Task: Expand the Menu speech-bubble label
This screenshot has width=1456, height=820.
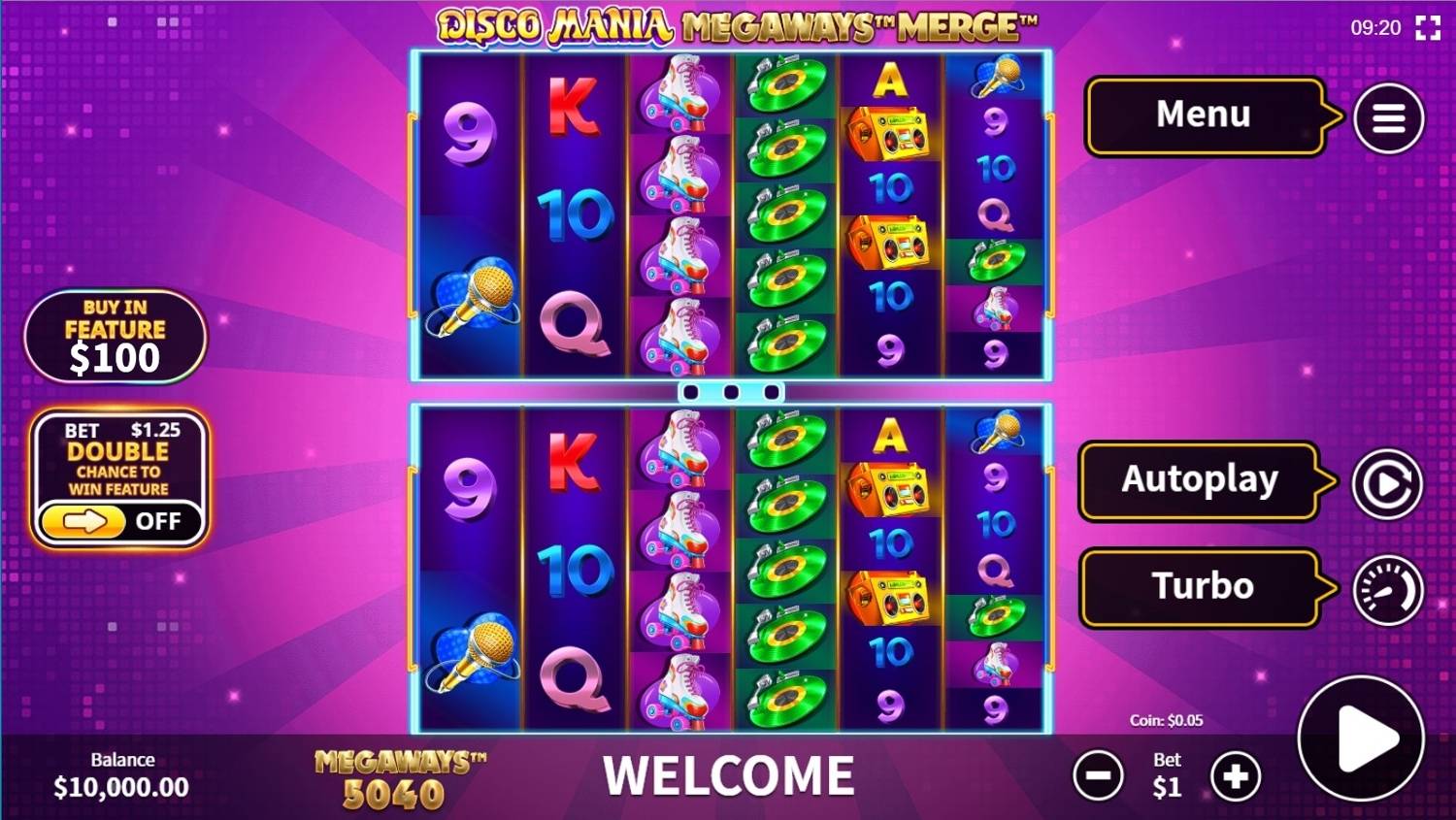Action: pyautogui.click(x=1204, y=115)
